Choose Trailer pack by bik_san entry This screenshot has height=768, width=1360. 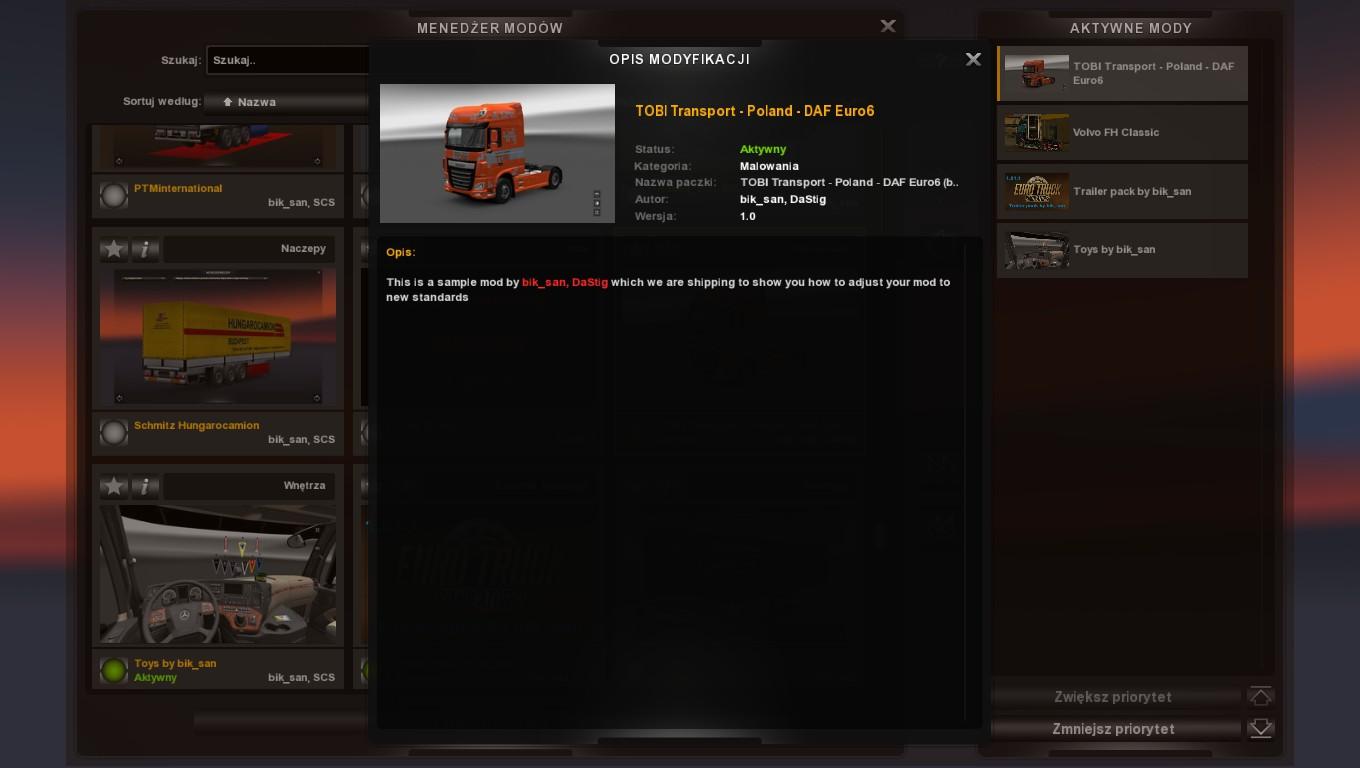(1122, 191)
